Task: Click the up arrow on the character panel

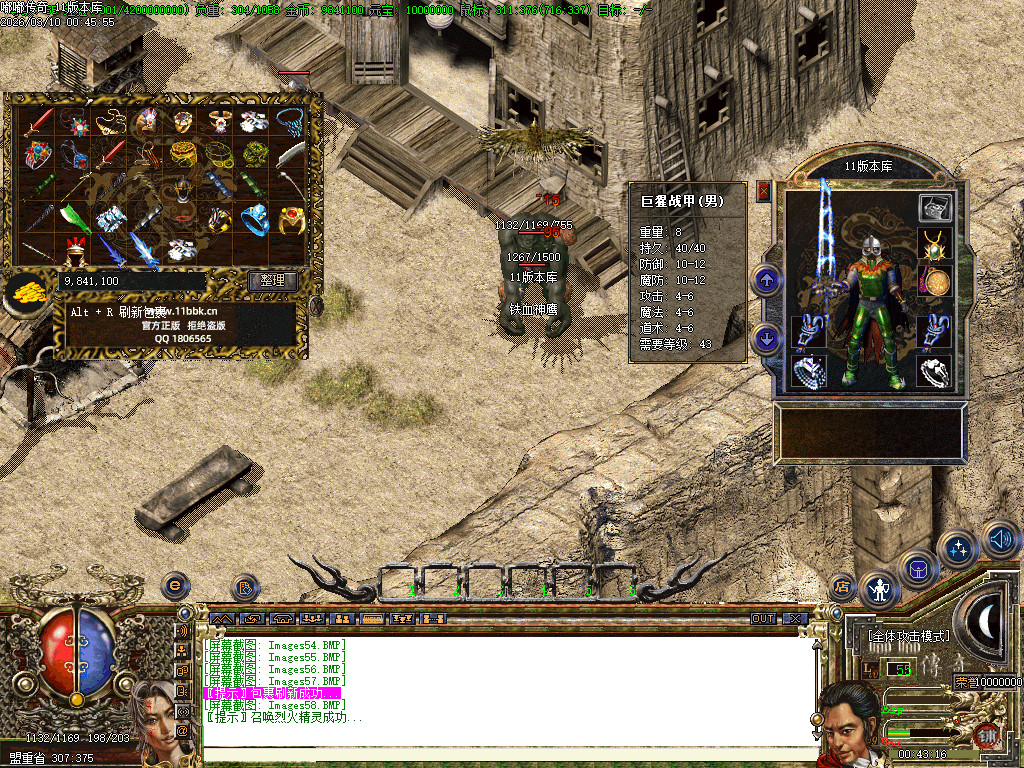Action: [767, 280]
